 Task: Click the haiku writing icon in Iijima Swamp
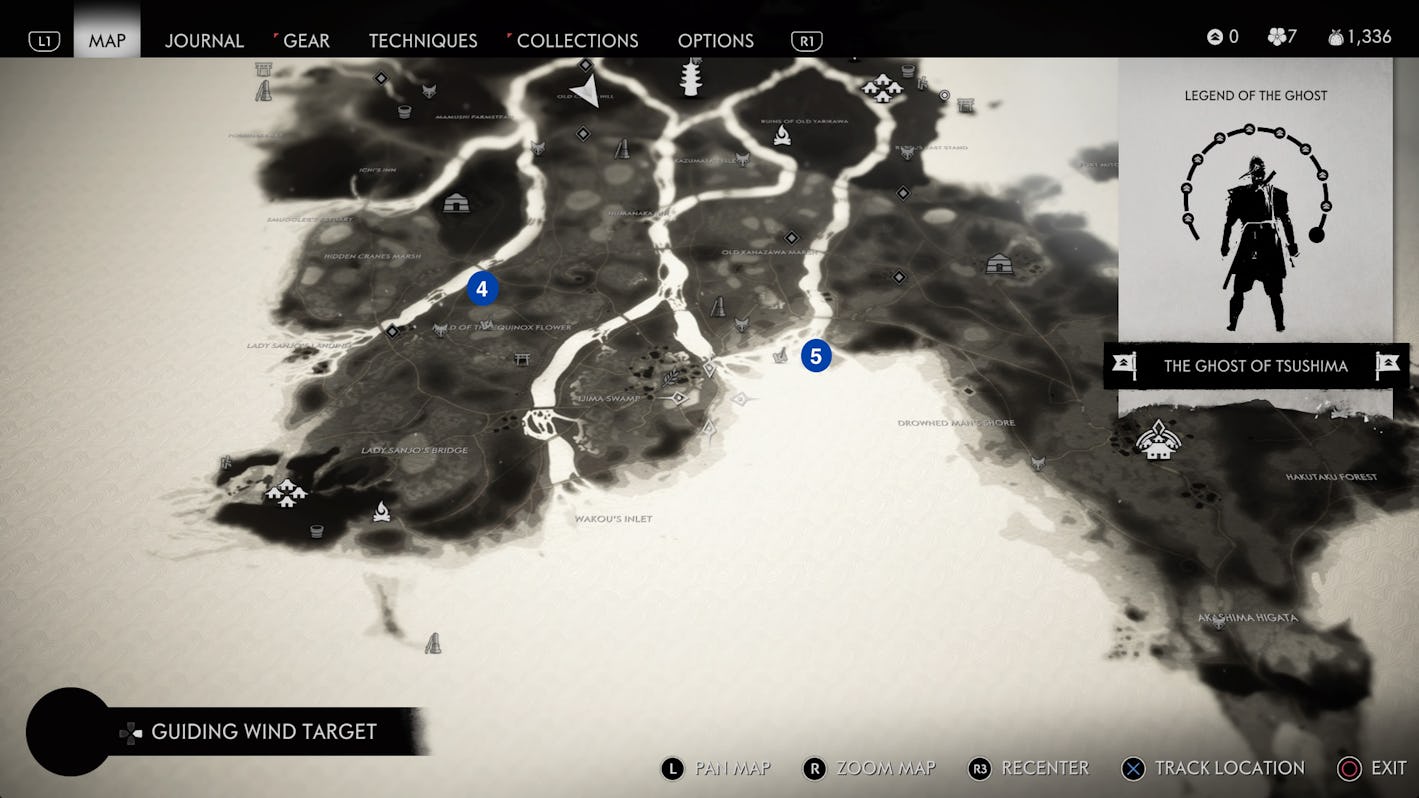tap(672, 379)
